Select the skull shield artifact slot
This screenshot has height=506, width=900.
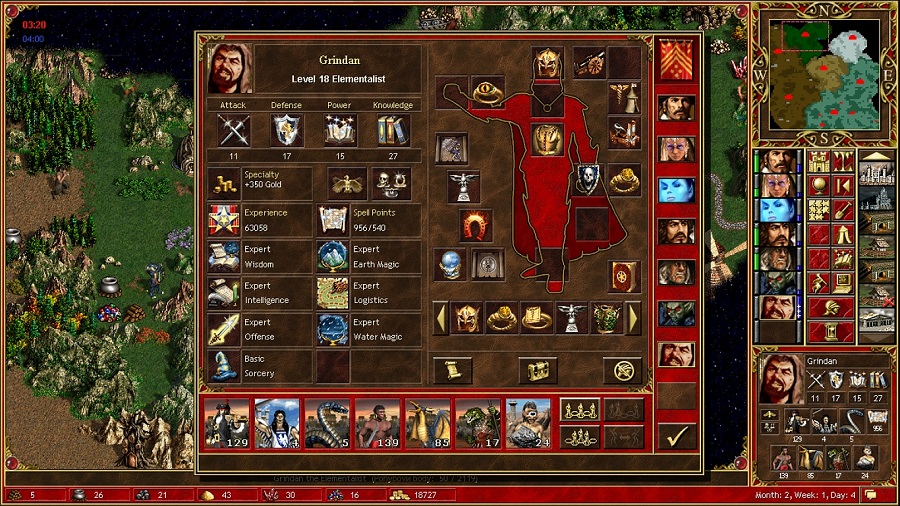click(x=588, y=180)
